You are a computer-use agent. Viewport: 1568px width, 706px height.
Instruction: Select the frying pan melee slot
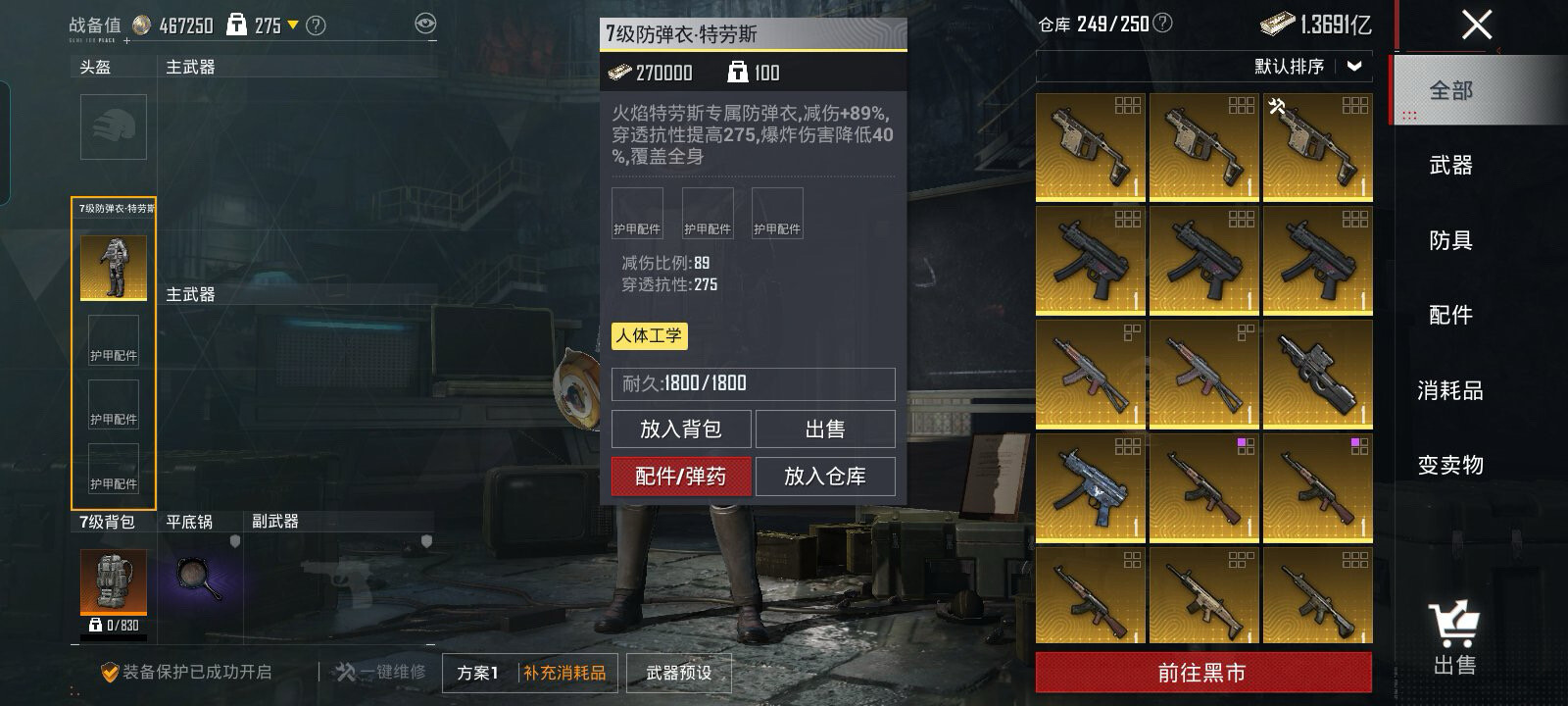tap(201, 579)
